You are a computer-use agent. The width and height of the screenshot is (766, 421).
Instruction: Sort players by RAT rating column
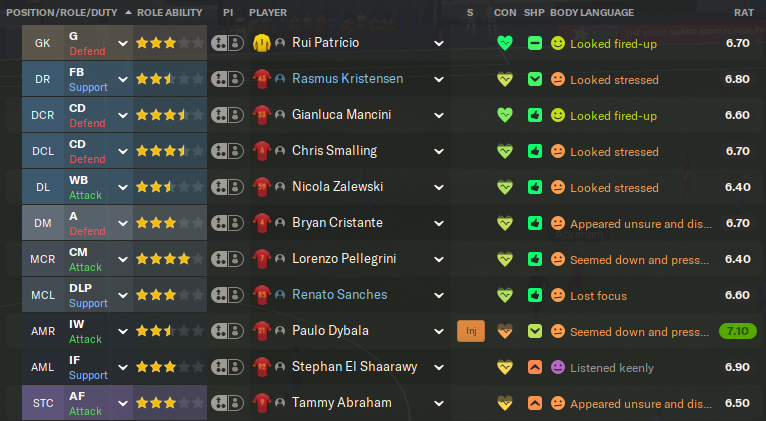pos(743,12)
